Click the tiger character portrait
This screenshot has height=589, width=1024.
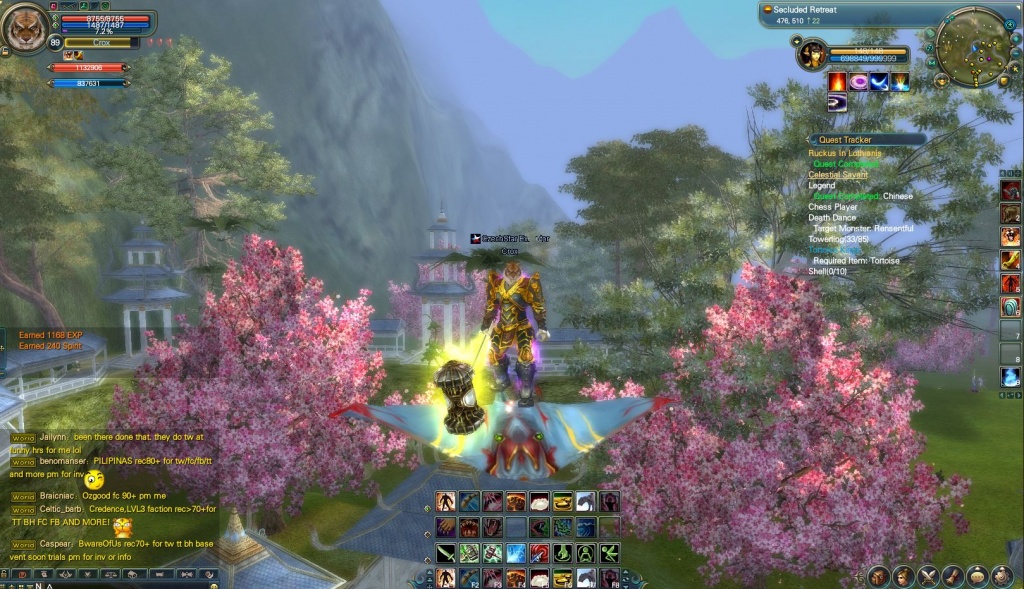24,30
